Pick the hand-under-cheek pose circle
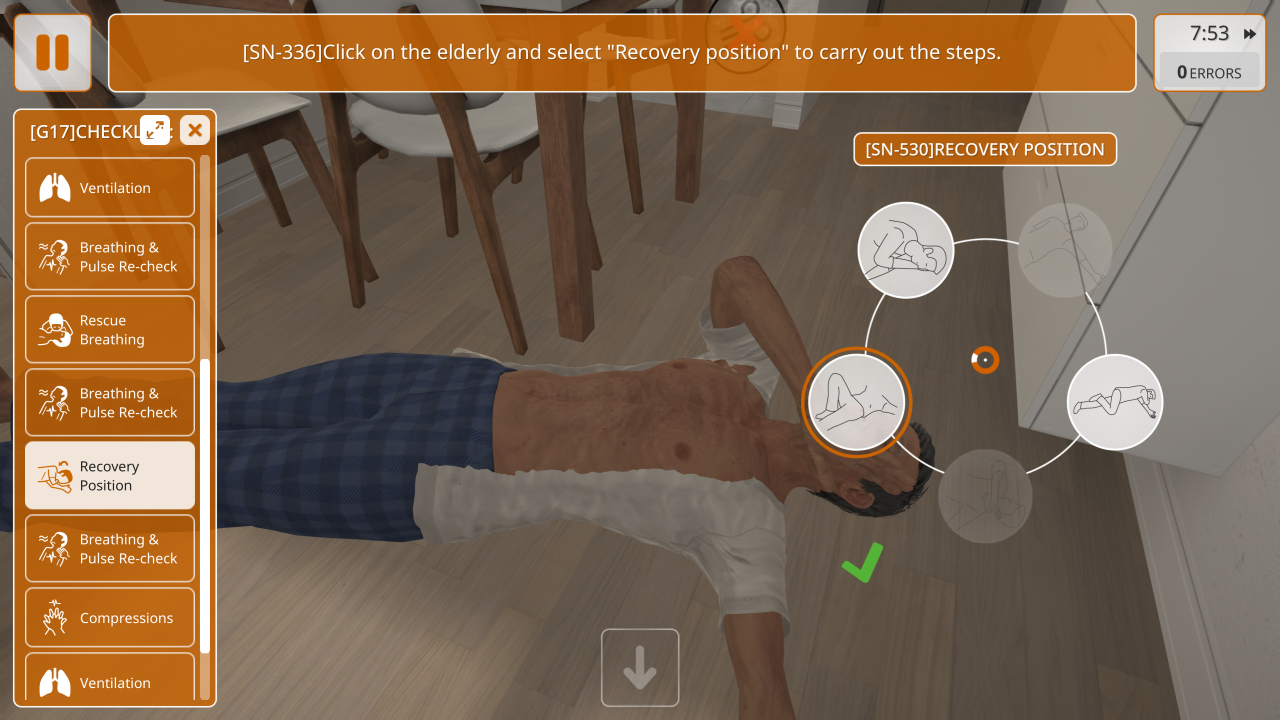The height and width of the screenshot is (720, 1280). point(906,250)
